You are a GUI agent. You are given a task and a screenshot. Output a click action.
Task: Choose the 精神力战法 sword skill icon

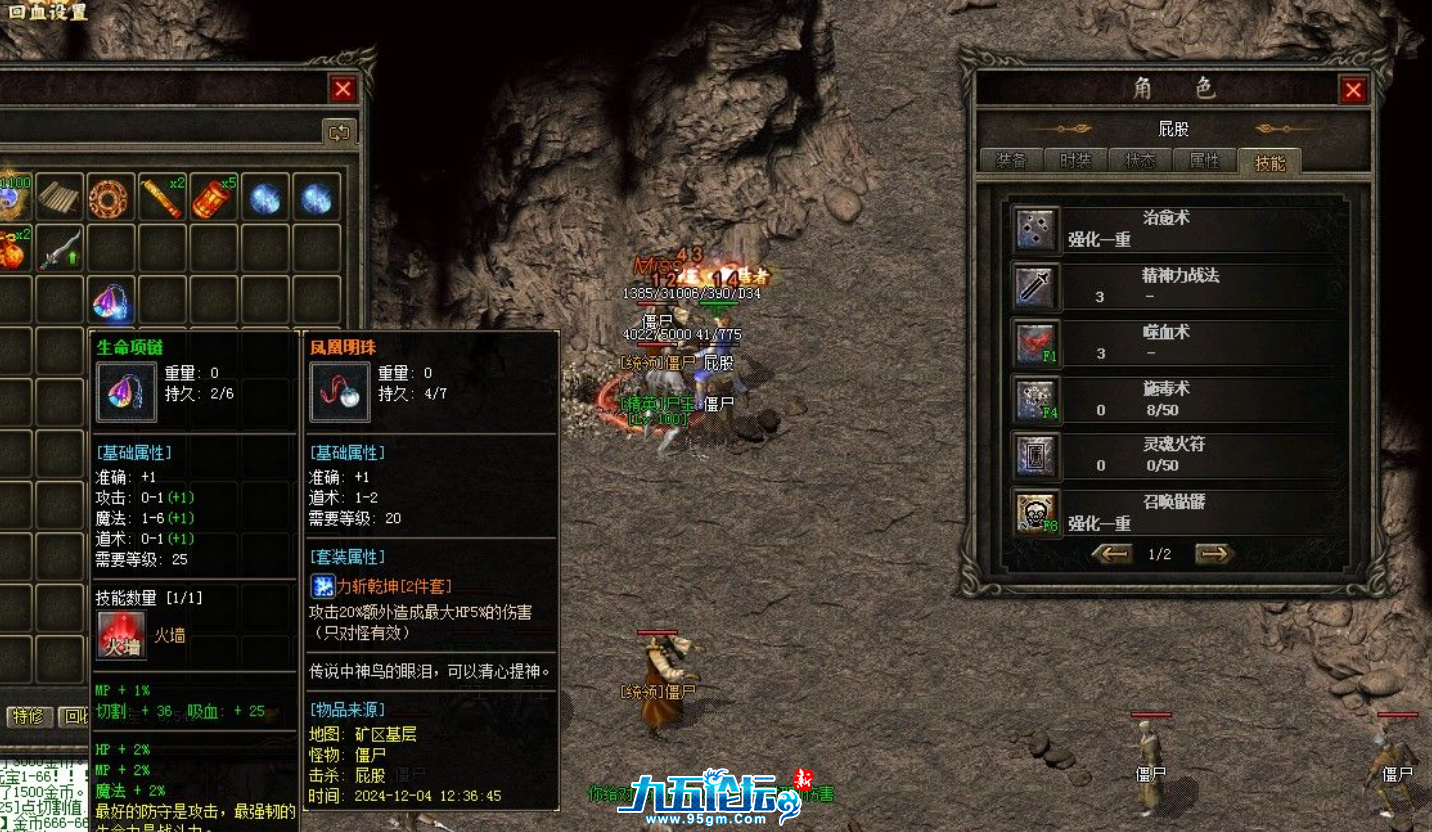[1034, 286]
